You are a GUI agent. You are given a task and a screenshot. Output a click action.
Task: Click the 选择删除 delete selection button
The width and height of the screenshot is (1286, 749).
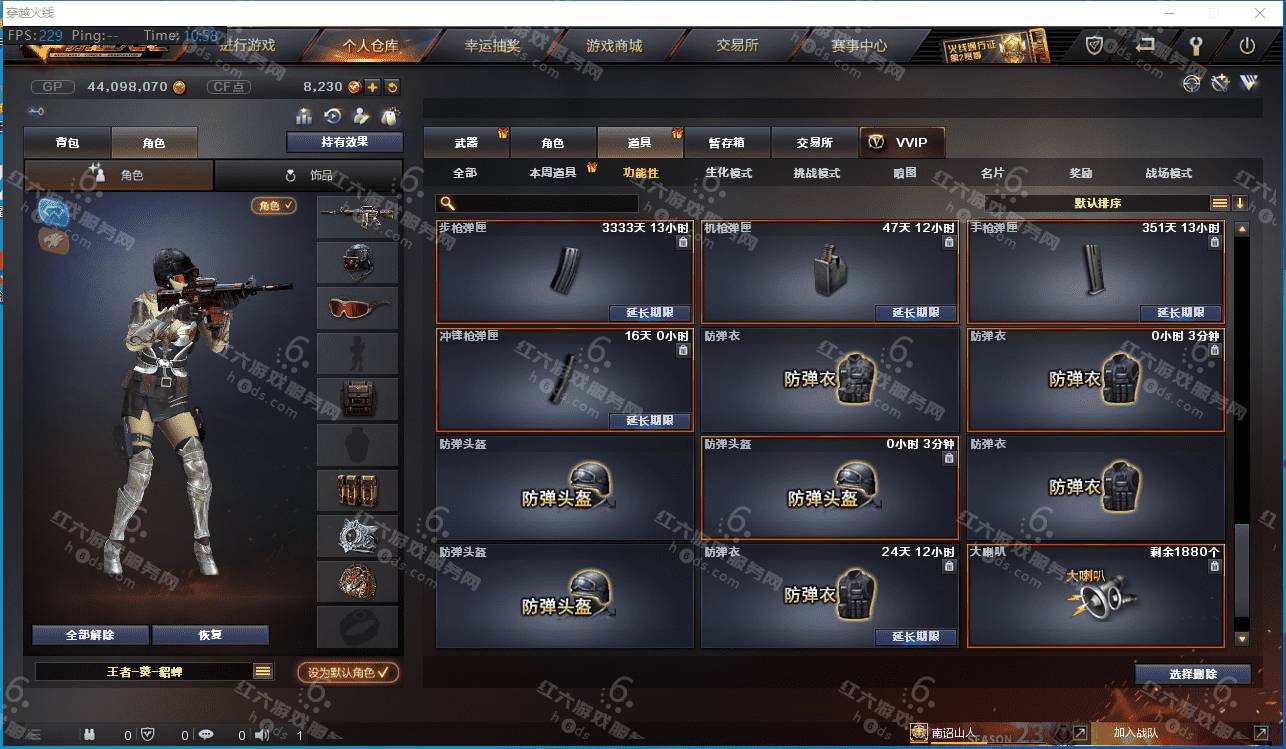coord(1192,674)
